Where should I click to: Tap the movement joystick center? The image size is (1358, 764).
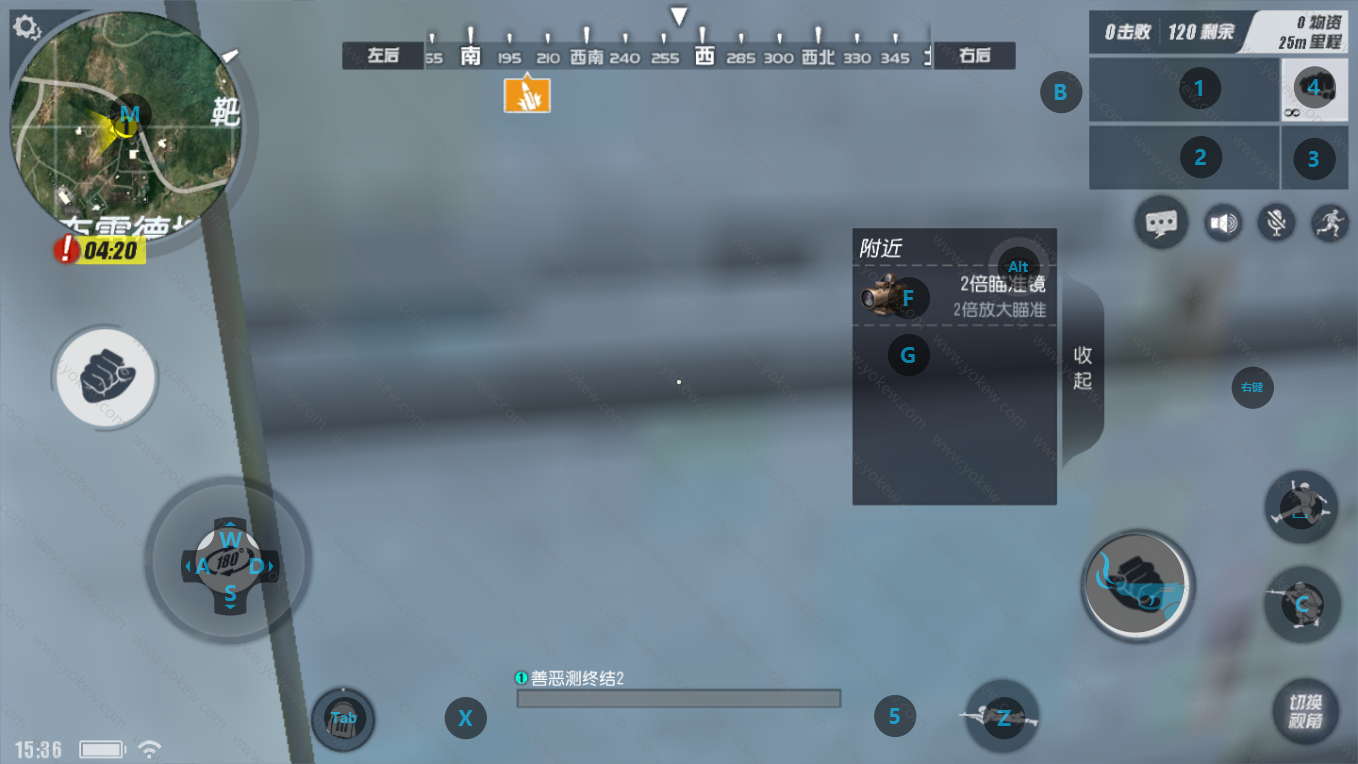pyautogui.click(x=229, y=563)
